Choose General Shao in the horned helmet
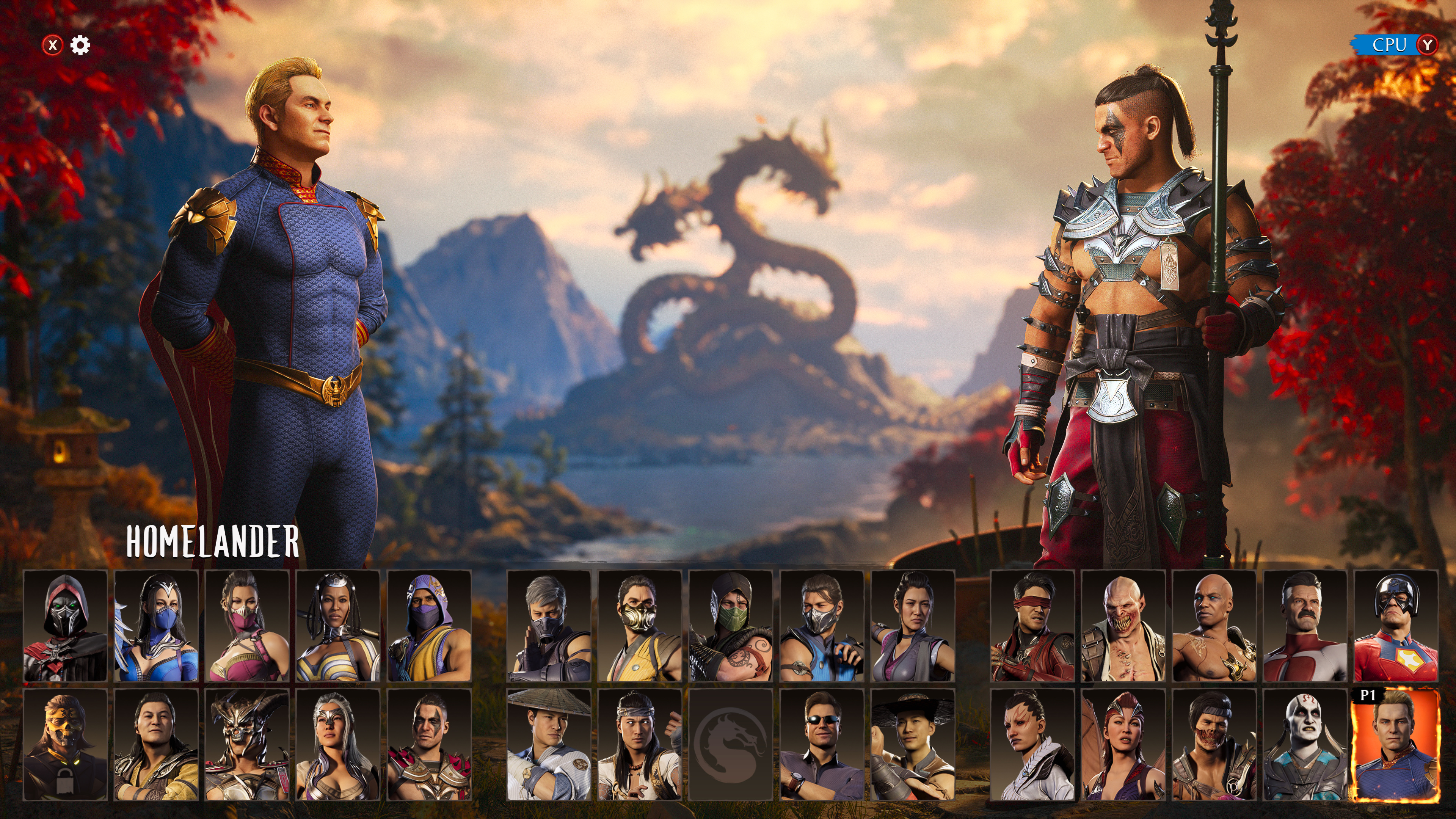The height and width of the screenshot is (819, 1456). coord(247,744)
